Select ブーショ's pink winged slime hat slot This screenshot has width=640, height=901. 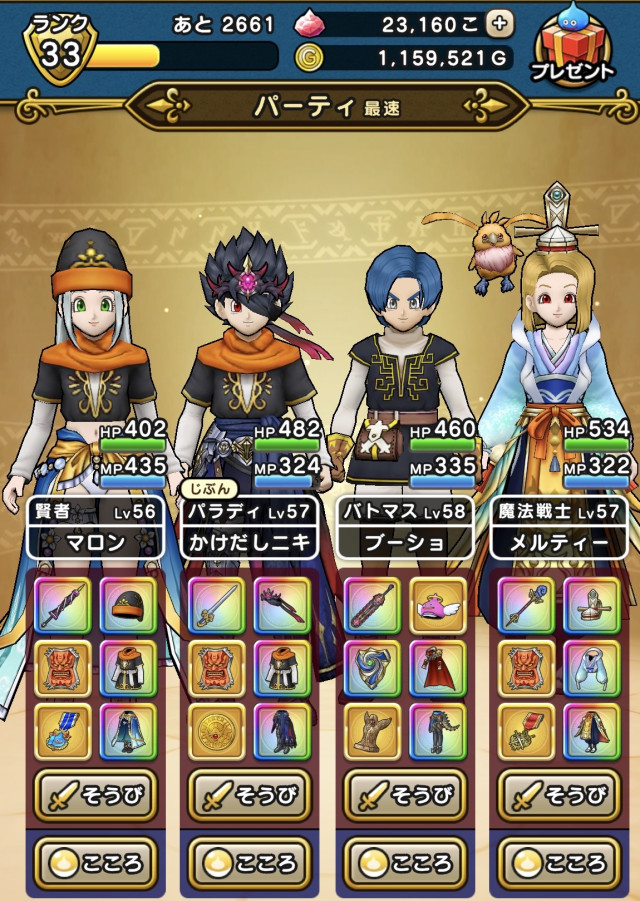(x=438, y=606)
